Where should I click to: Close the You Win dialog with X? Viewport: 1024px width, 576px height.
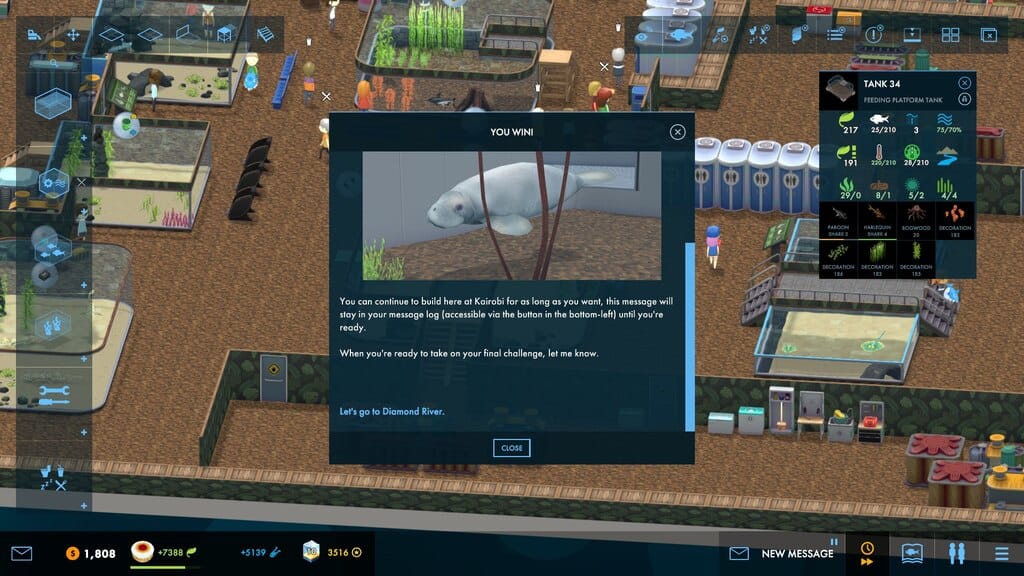coord(678,132)
